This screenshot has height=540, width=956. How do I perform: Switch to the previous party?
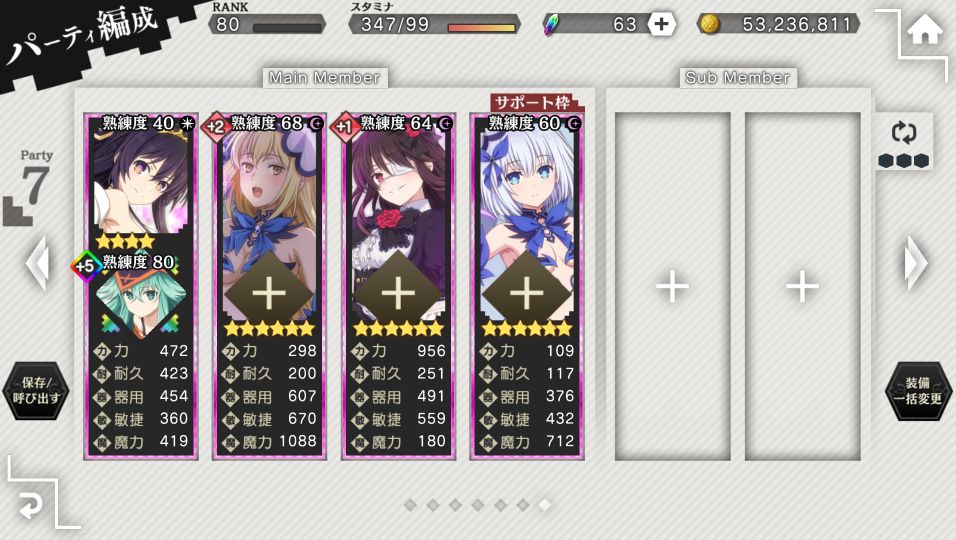click(x=37, y=263)
